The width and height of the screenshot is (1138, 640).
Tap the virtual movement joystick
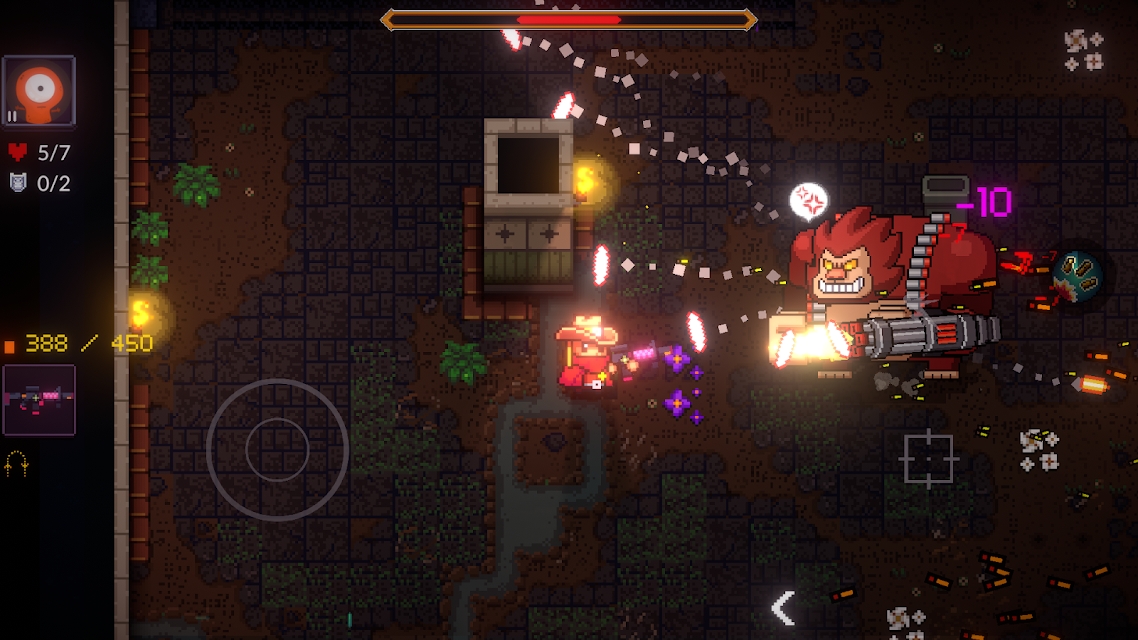(x=277, y=449)
